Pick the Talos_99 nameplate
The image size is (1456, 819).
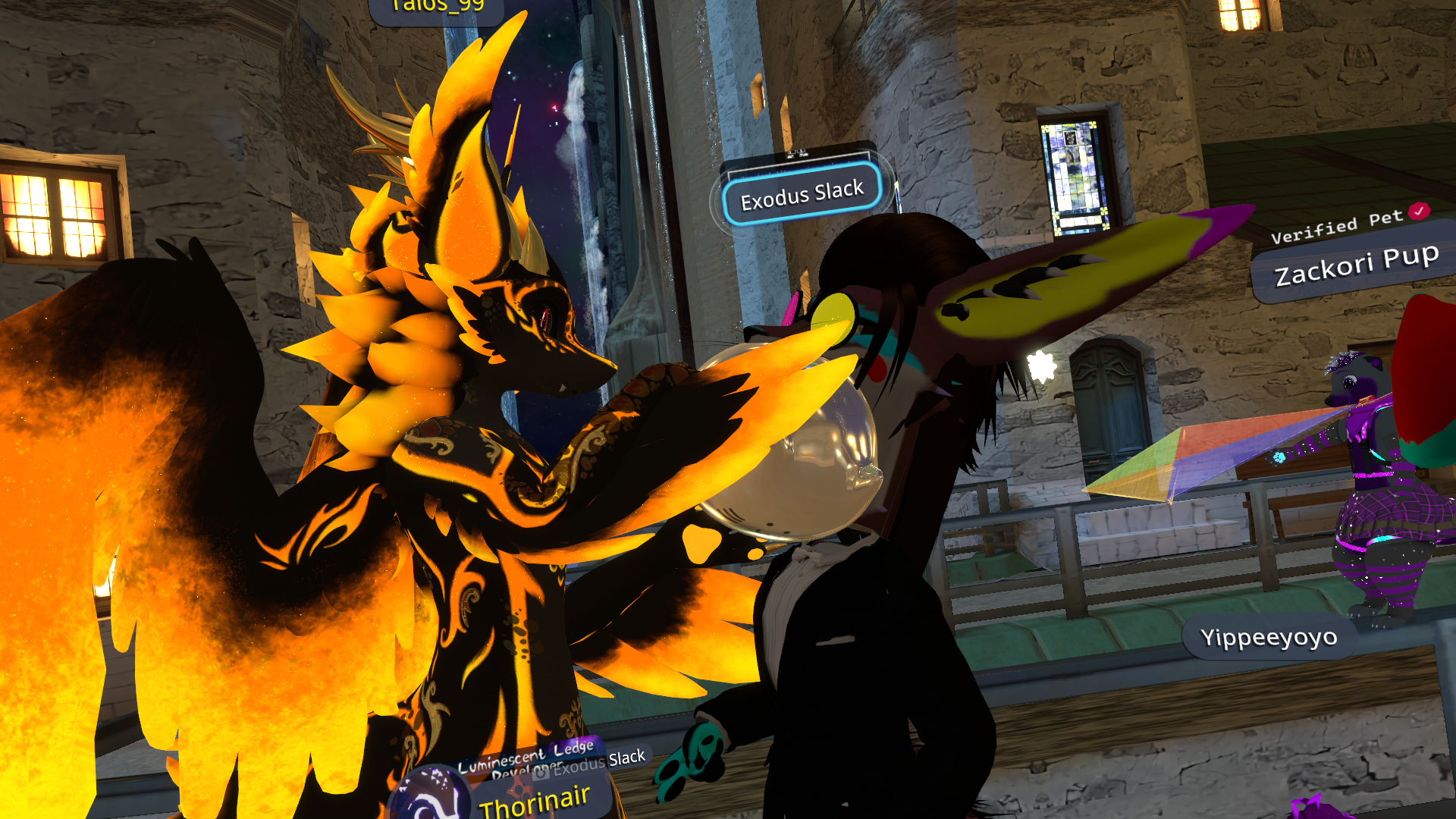pyautogui.click(x=438, y=8)
